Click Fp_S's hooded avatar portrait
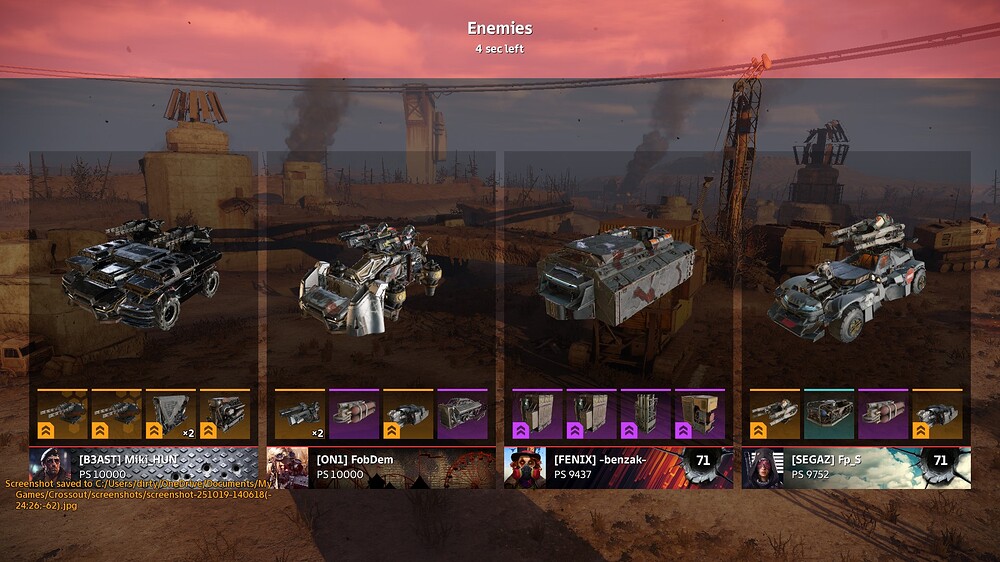The width and height of the screenshot is (1000, 562). pyautogui.click(x=762, y=468)
